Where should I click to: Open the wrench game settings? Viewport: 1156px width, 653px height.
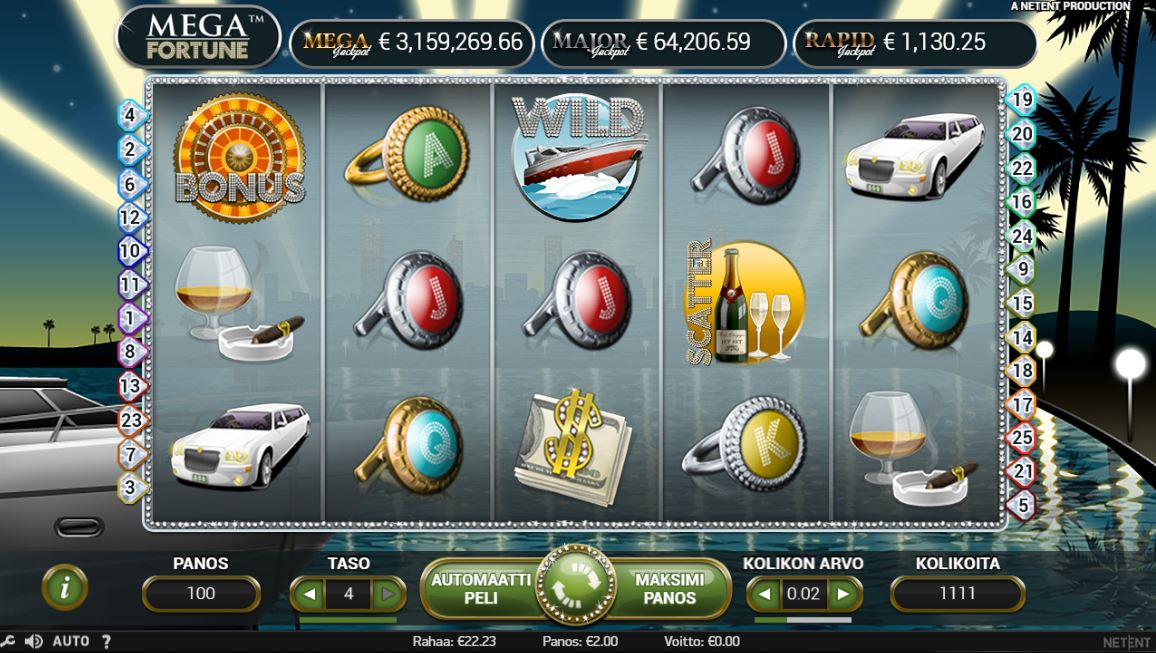[8, 641]
